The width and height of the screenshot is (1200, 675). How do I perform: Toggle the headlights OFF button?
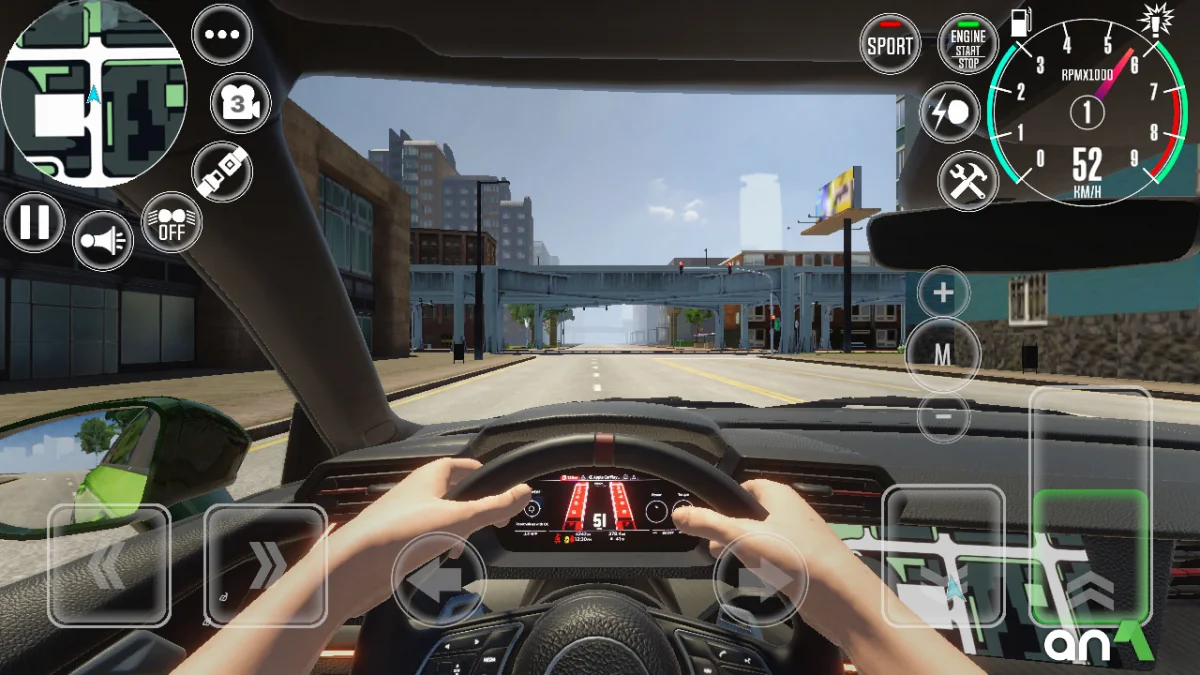point(172,222)
